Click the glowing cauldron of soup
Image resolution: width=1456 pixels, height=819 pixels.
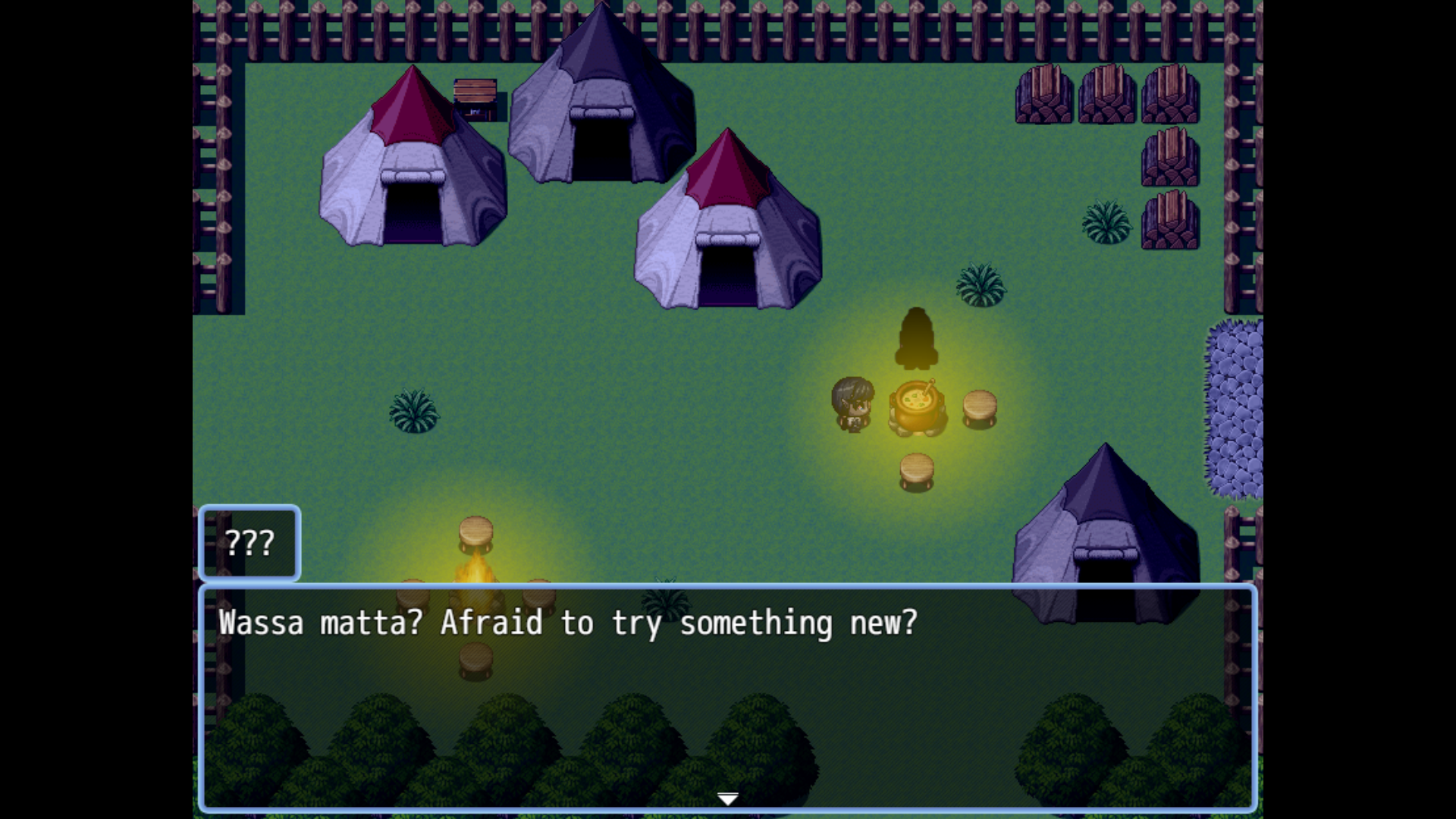(915, 406)
